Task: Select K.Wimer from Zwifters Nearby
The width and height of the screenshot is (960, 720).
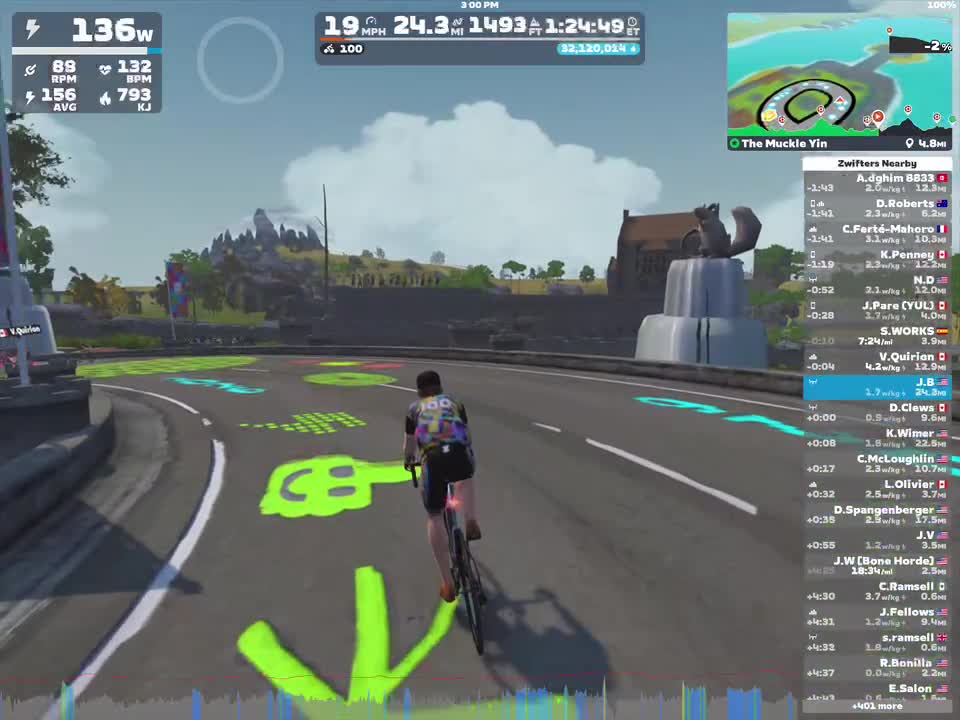Action: 877,438
